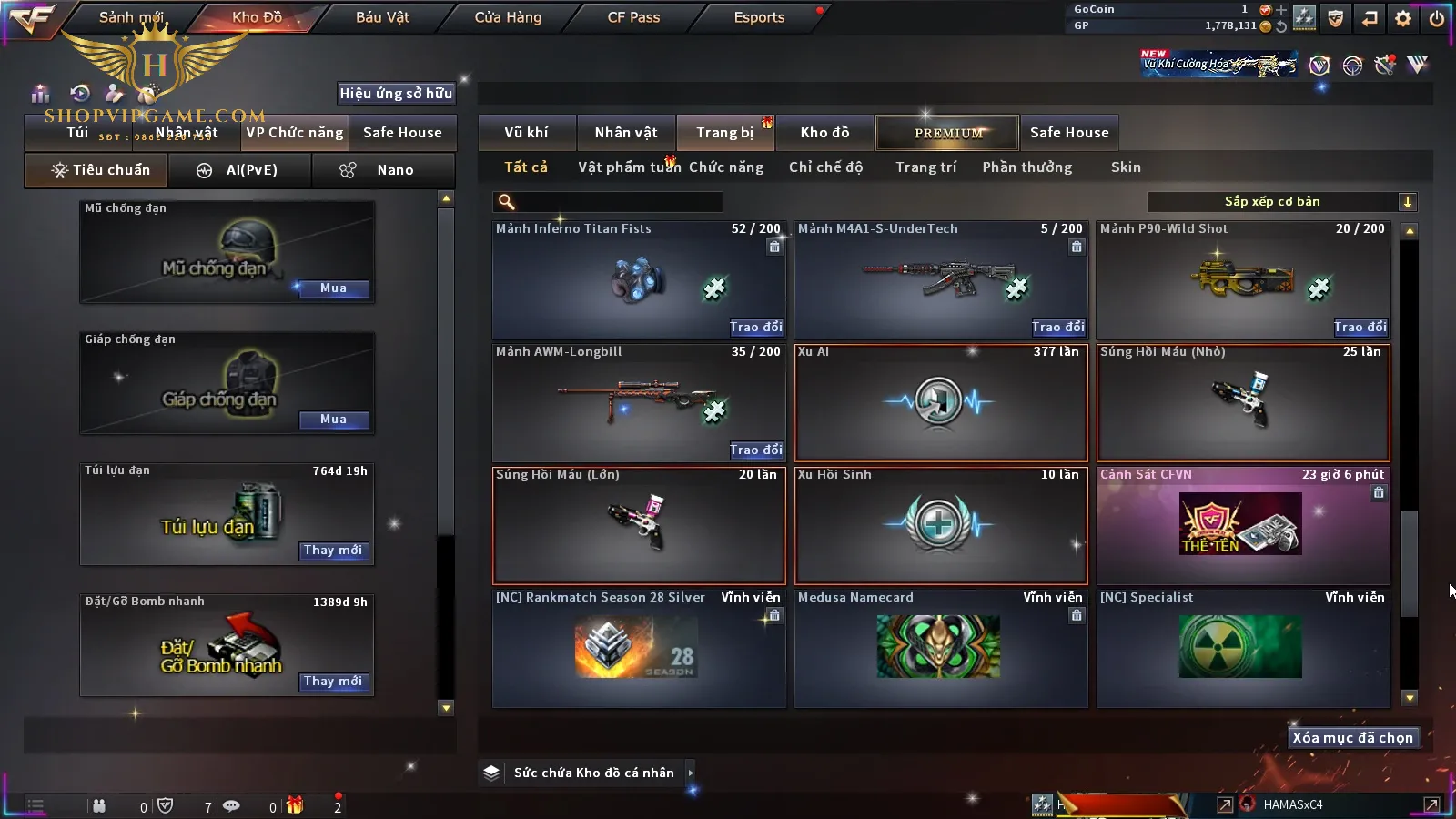Switch to the AI(PvE) loadout tab
The height and width of the screenshot is (819, 1456).
240,170
